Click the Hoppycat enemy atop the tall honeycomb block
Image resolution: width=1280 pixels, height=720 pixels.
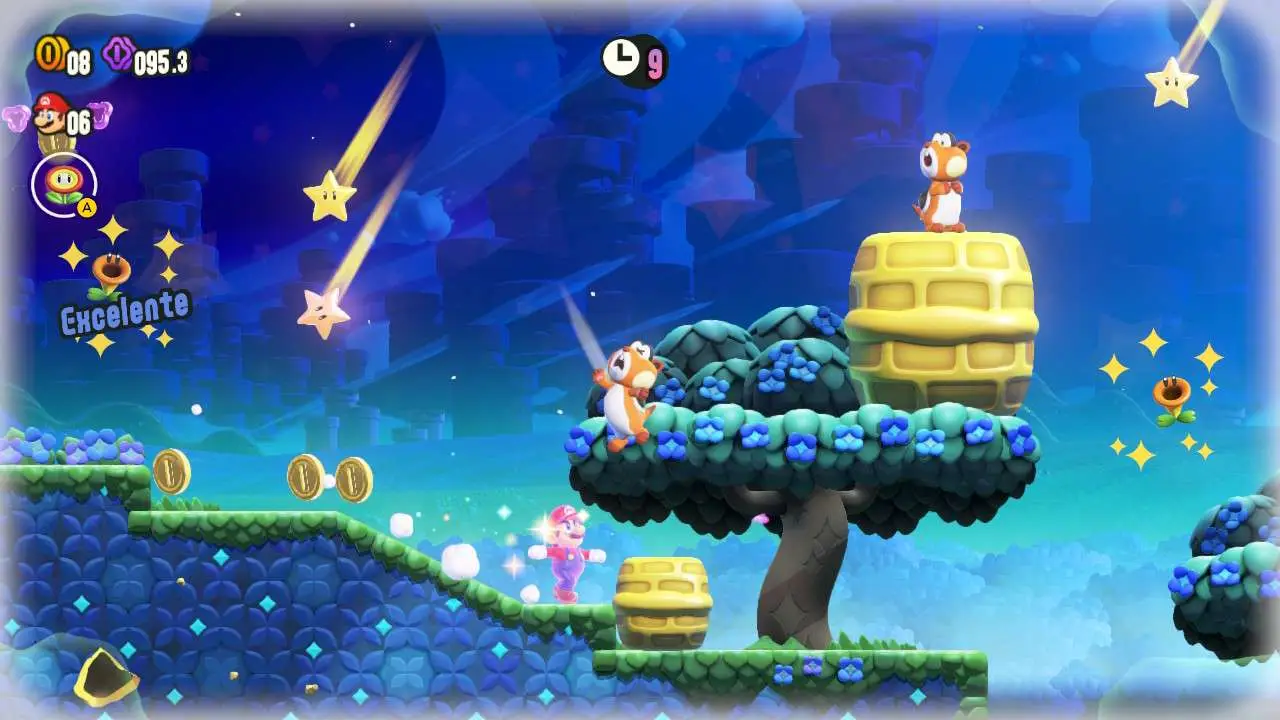coord(943,178)
